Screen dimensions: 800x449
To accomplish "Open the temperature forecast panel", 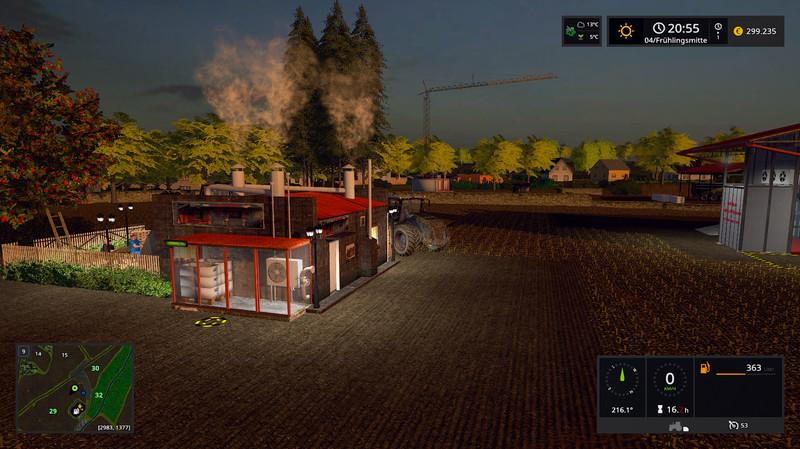I will (581, 31).
